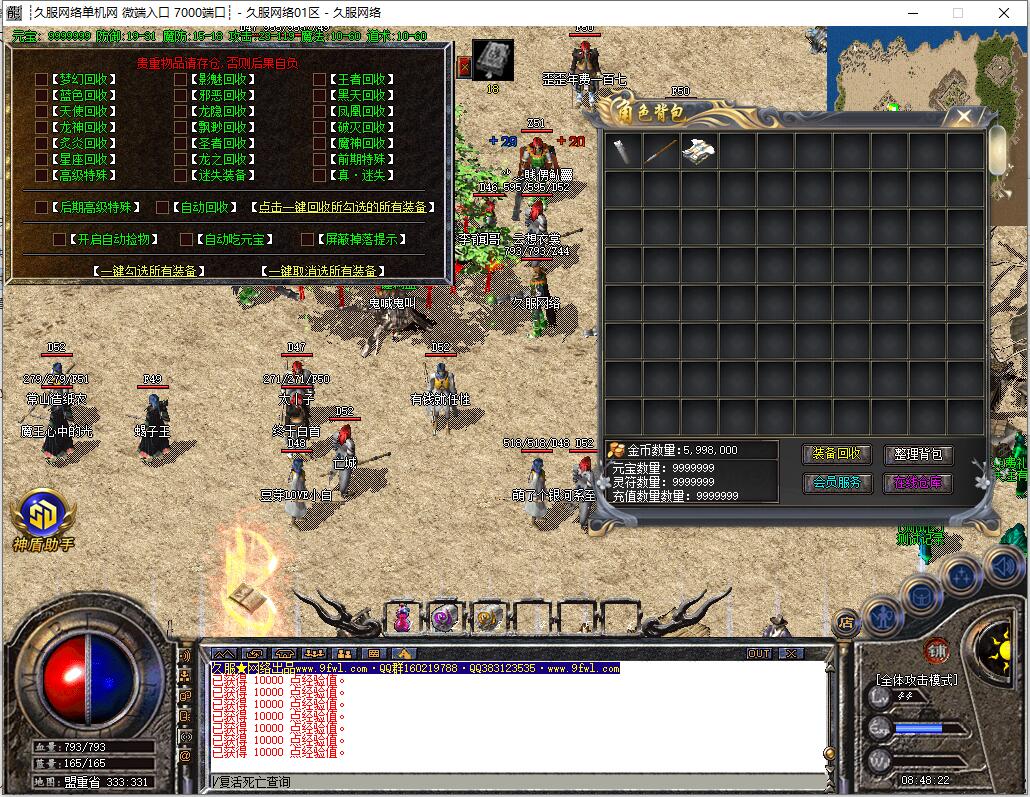Open the 在线仓库 online warehouse
Viewport: 1030px width, 797px height.
tap(918, 483)
